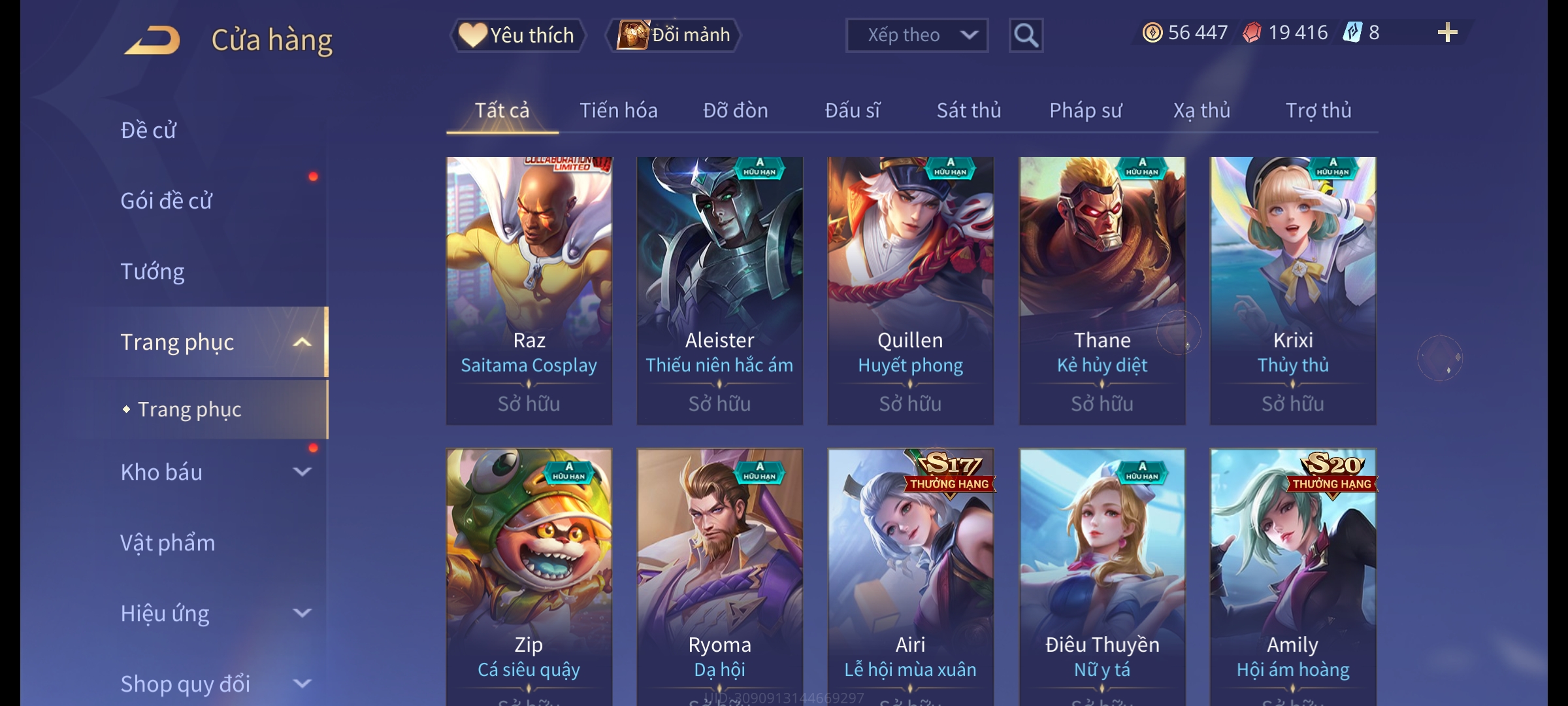Select the Sát thủ category tab
Image resolution: width=1568 pixels, height=706 pixels.
(x=968, y=110)
